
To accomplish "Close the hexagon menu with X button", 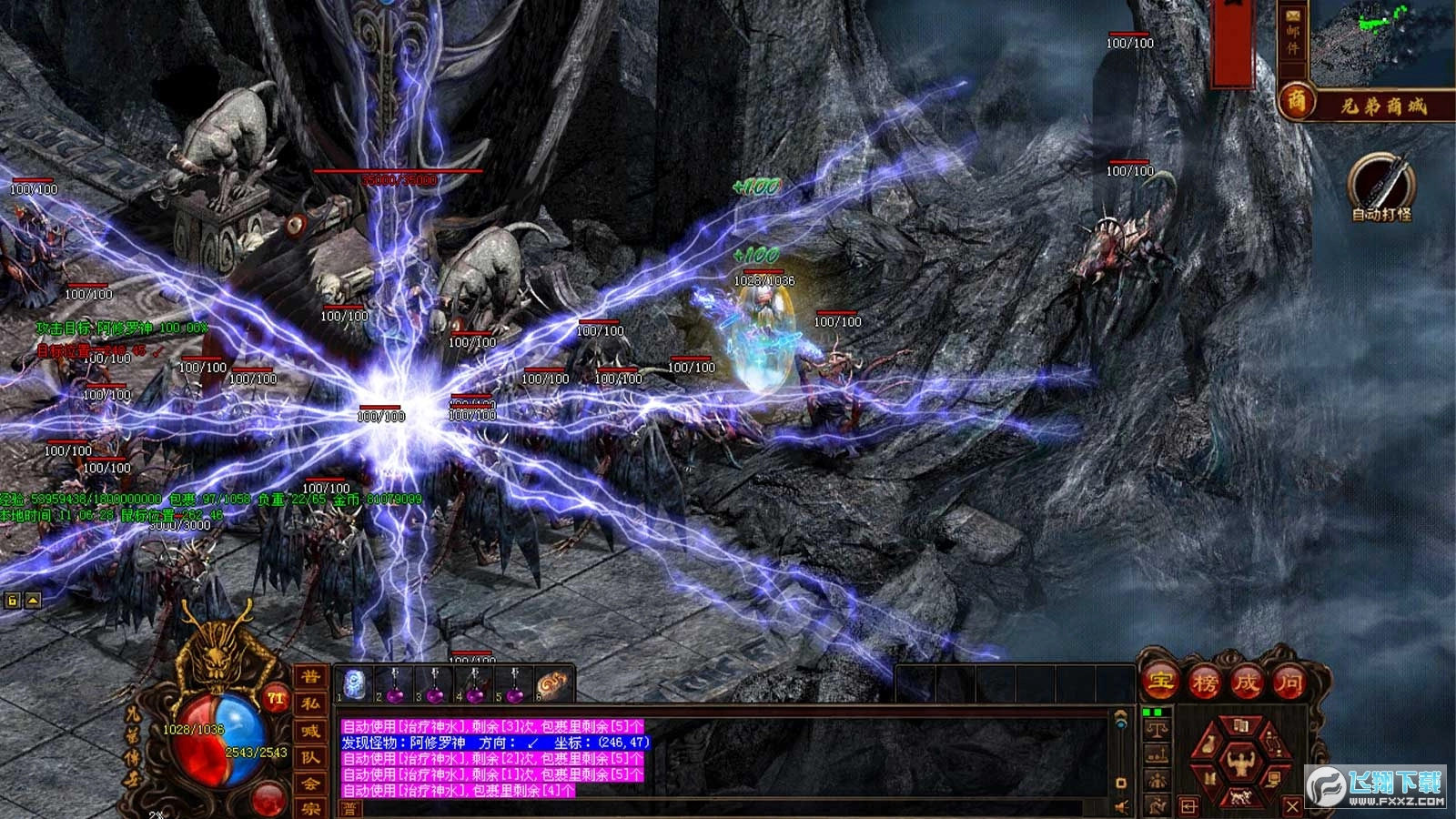I will pyautogui.click(x=1292, y=806).
